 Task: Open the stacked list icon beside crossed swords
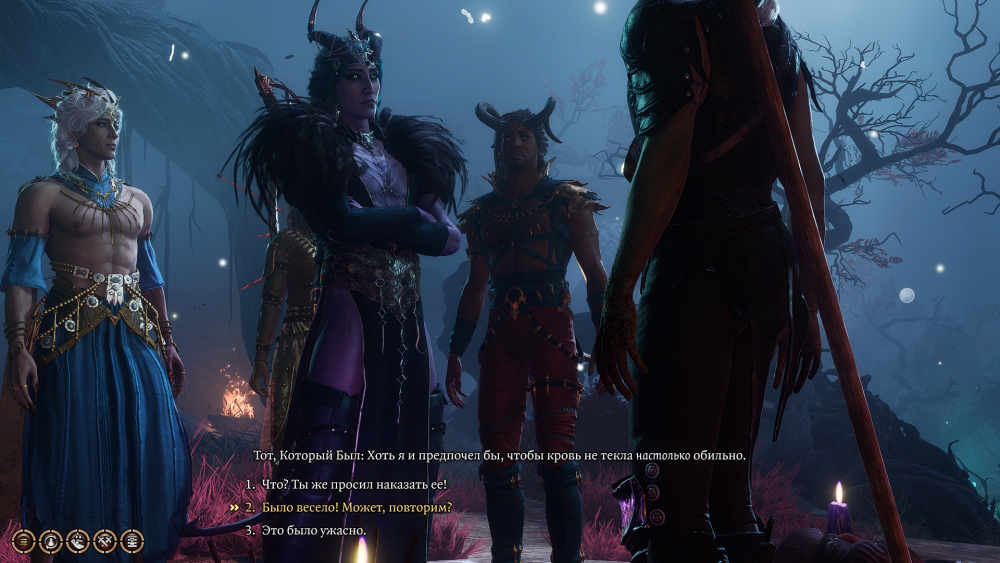(x=131, y=541)
